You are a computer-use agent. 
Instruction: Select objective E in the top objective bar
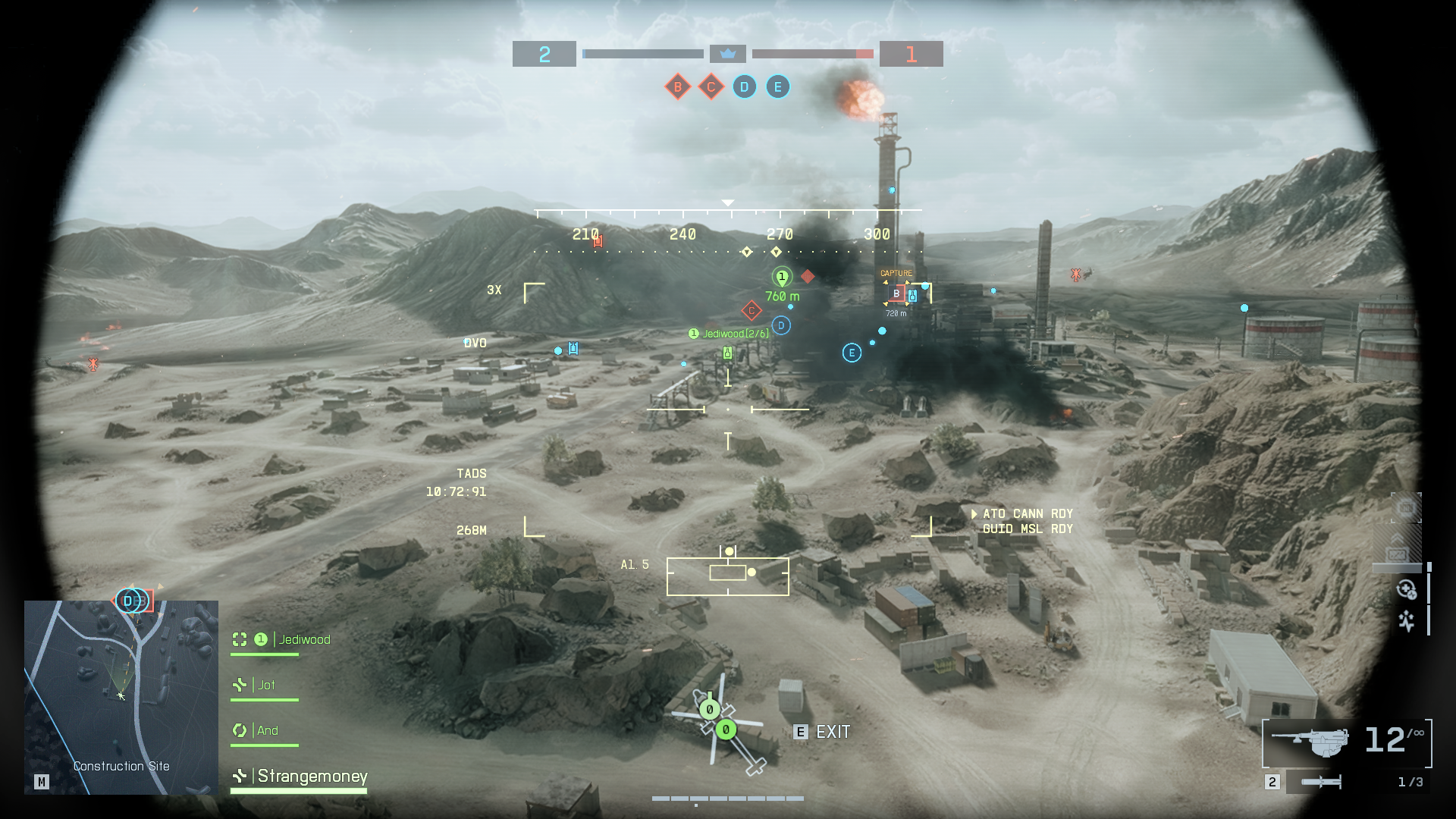(777, 87)
